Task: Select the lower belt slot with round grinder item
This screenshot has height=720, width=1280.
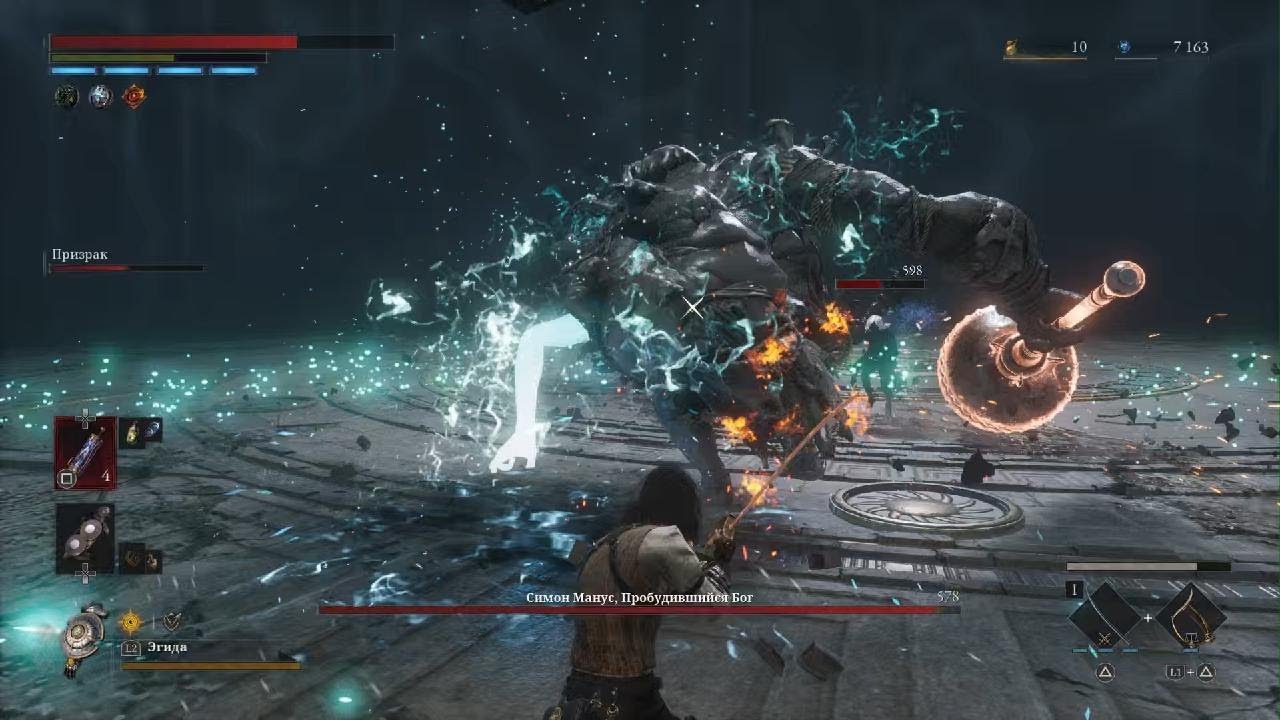Action: (85, 538)
